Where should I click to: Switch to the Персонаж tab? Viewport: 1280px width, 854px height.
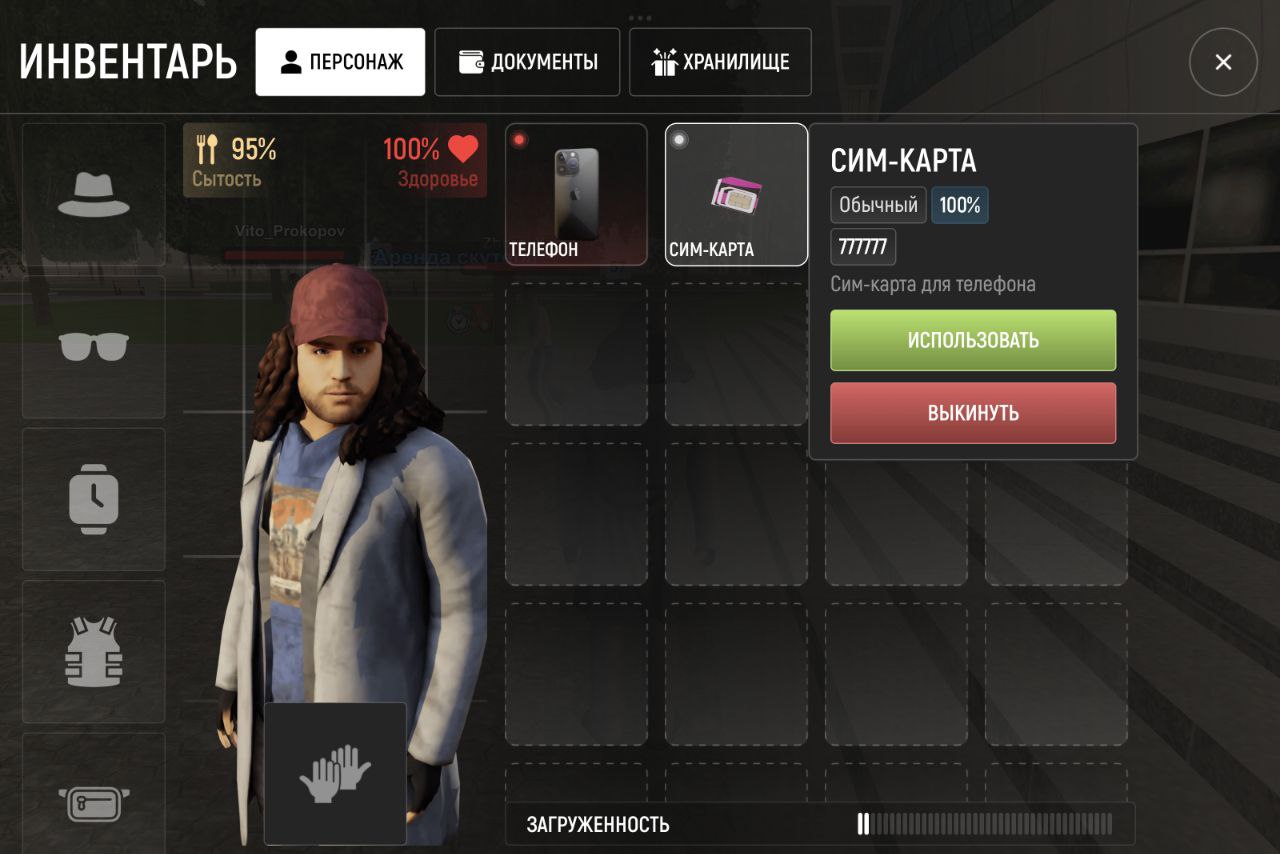[340, 62]
